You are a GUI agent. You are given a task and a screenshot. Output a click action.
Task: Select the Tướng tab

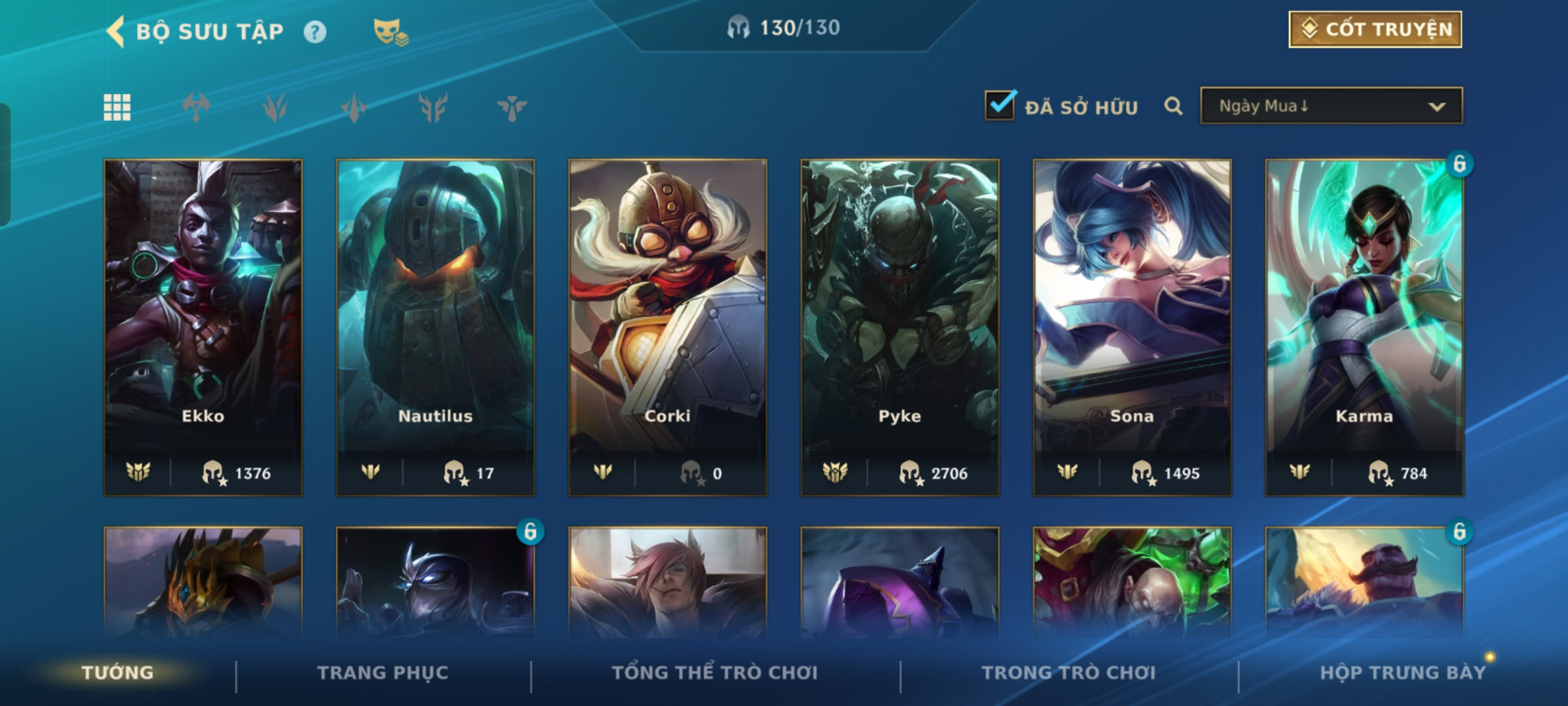point(118,673)
